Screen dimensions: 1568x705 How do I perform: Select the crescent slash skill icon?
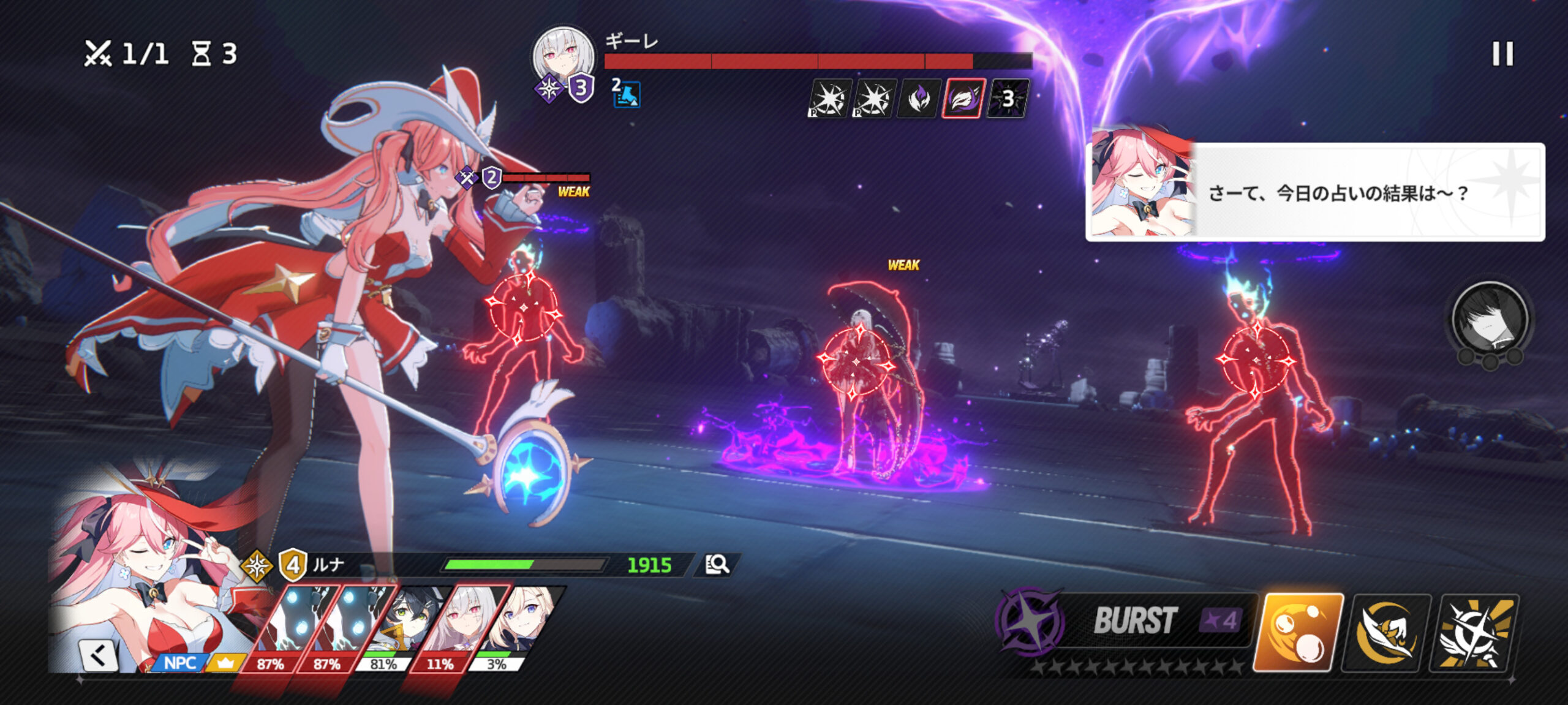(1386, 632)
